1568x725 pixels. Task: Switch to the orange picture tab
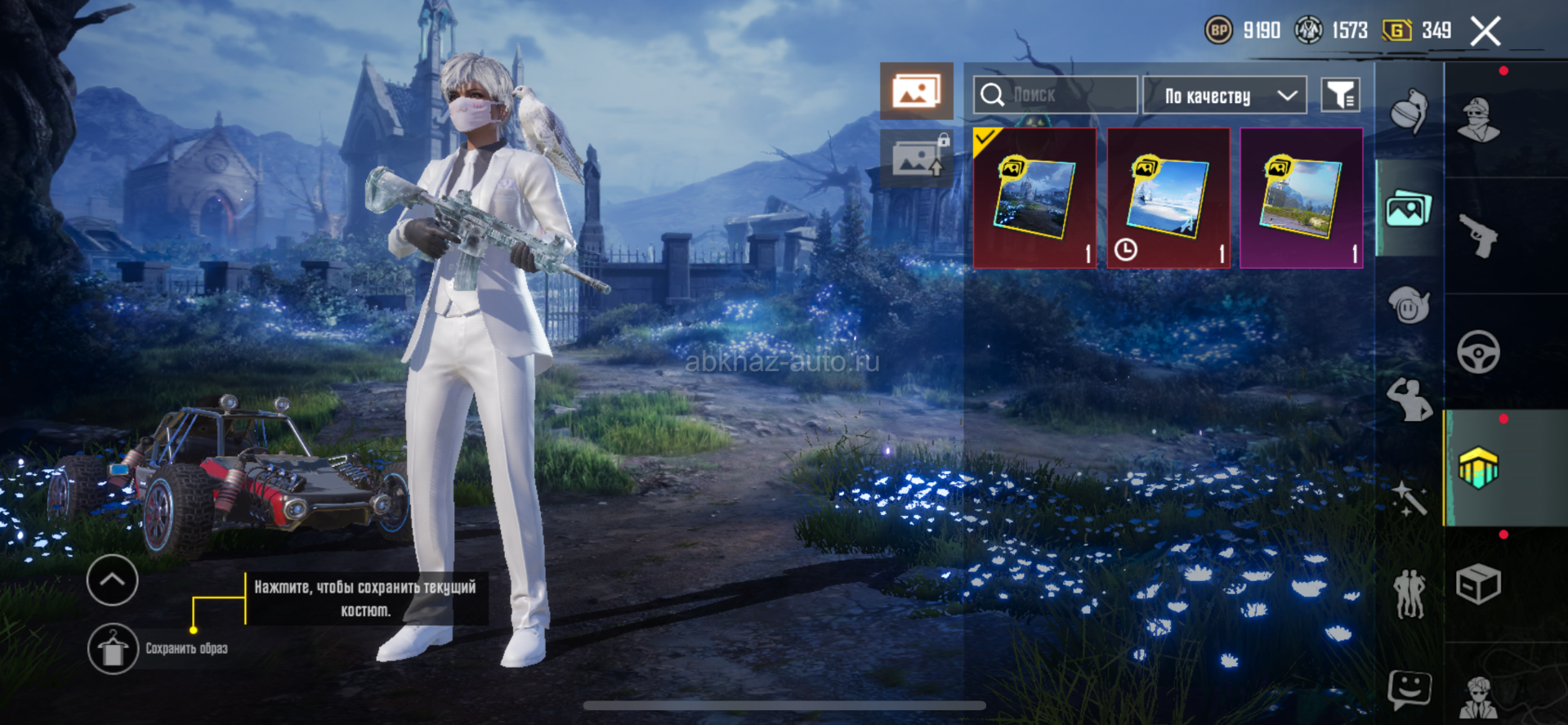pos(916,91)
